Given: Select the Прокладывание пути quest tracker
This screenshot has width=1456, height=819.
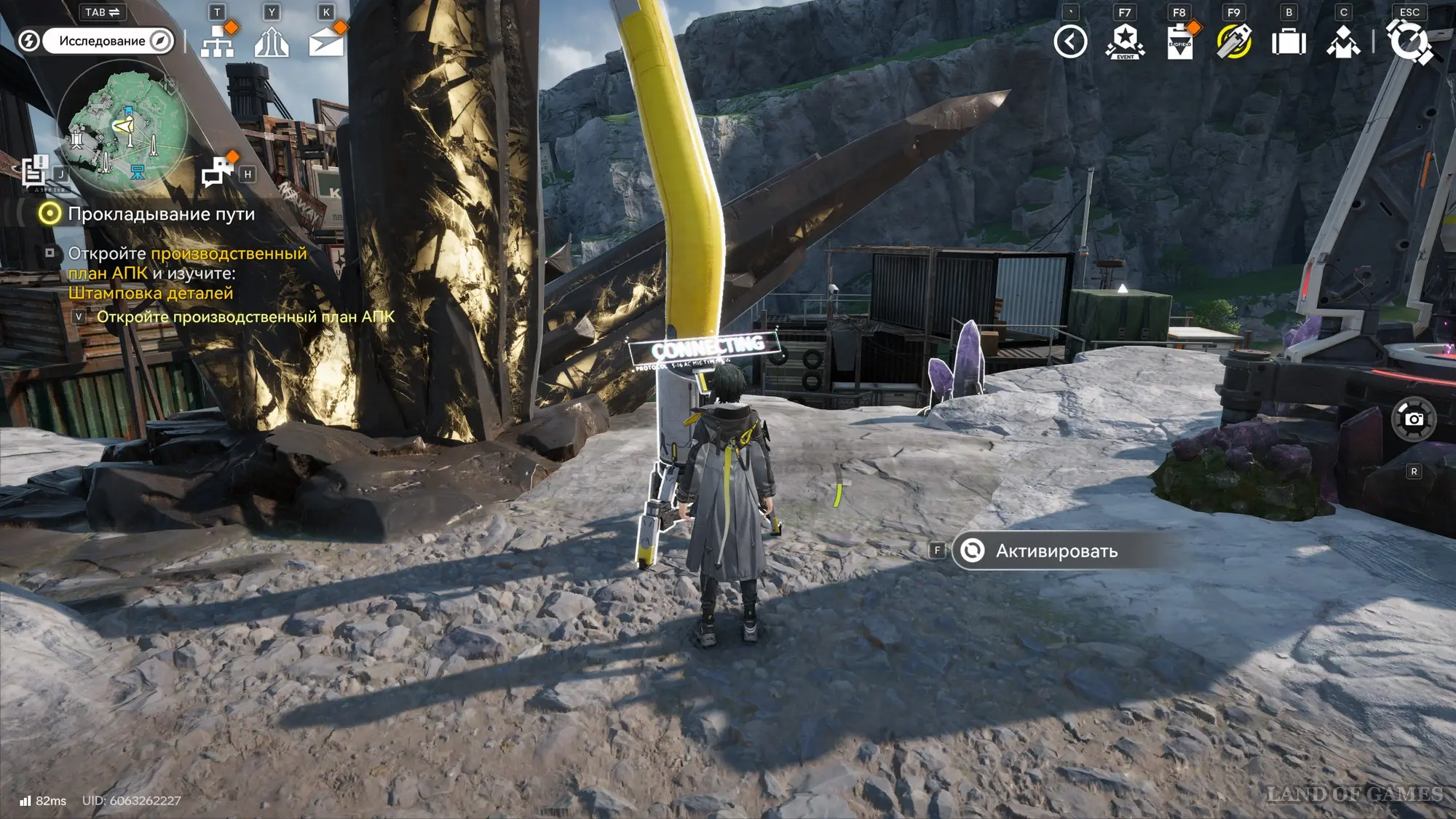Looking at the screenshot, I should coord(161,214).
